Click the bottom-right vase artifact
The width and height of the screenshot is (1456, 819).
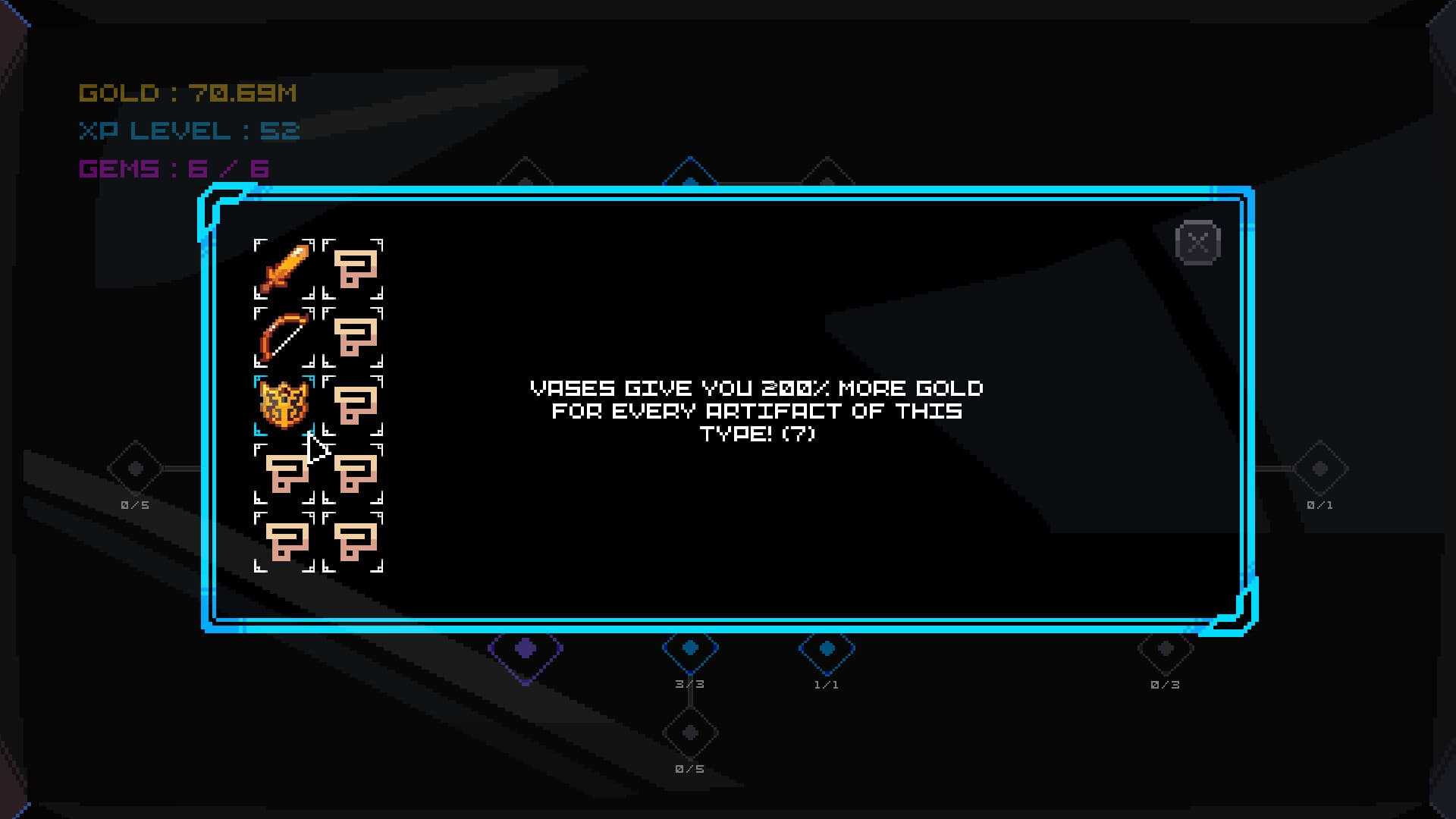(x=356, y=544)
